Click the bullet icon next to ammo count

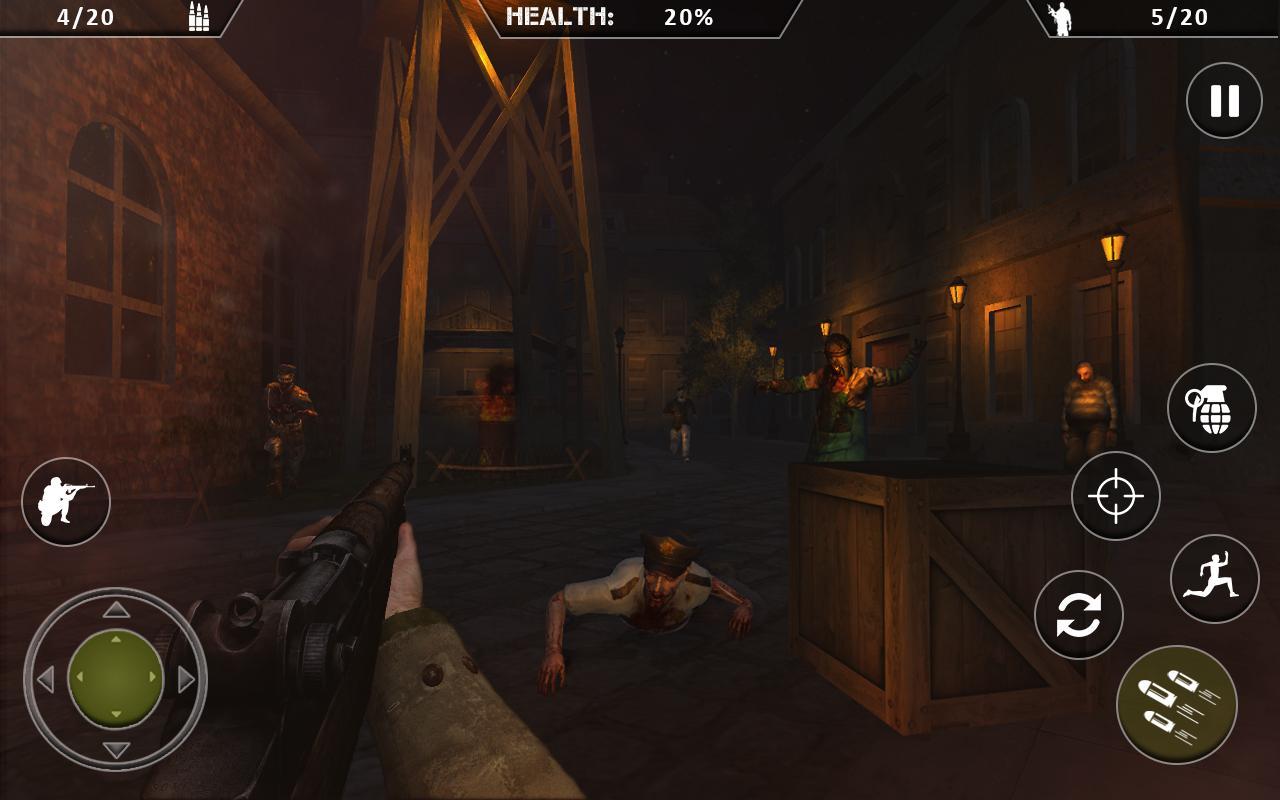(196, 16)
